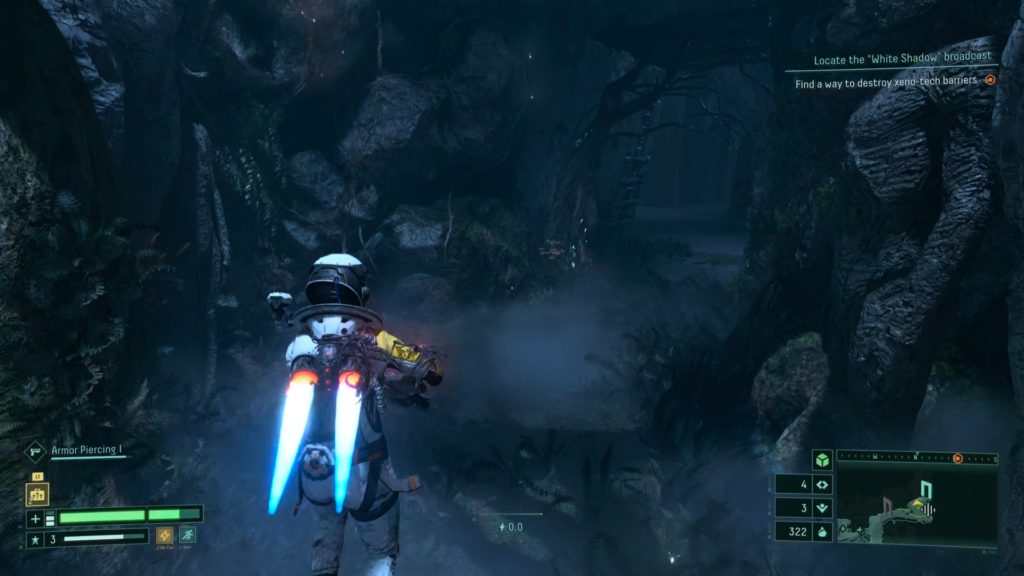The image size is (1024, 576).
Task: Select the Armor Piercing I weapon icon
Action: pos(37,451)
